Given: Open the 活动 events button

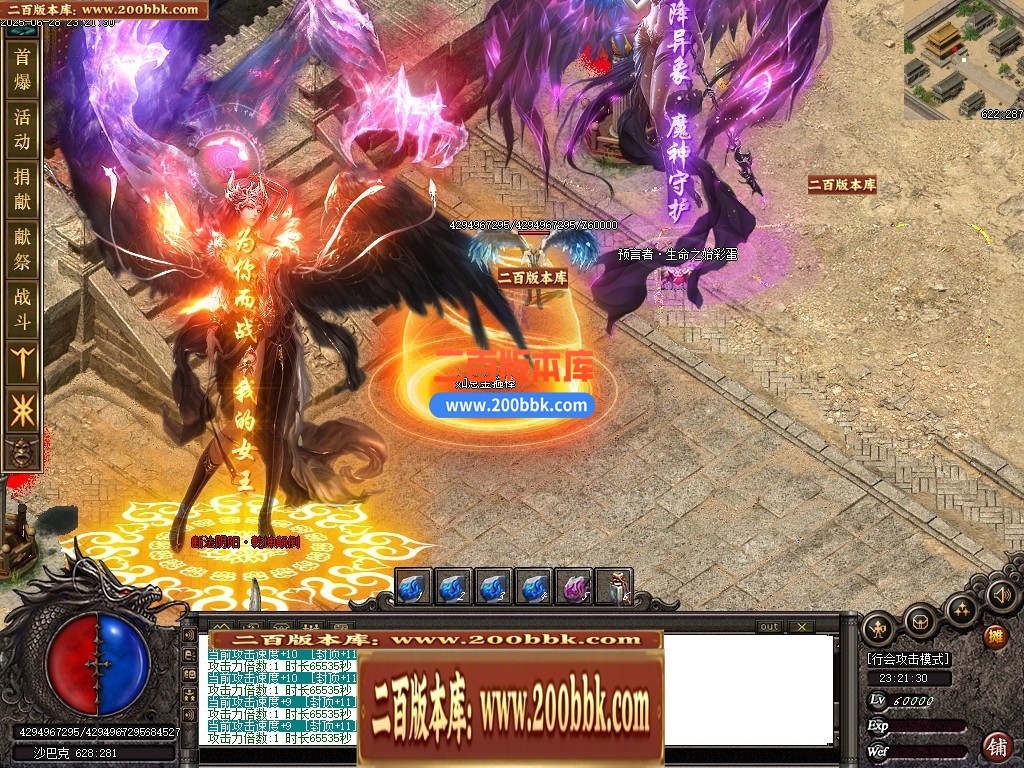Looking at the screenshot, I should (22, 129).
